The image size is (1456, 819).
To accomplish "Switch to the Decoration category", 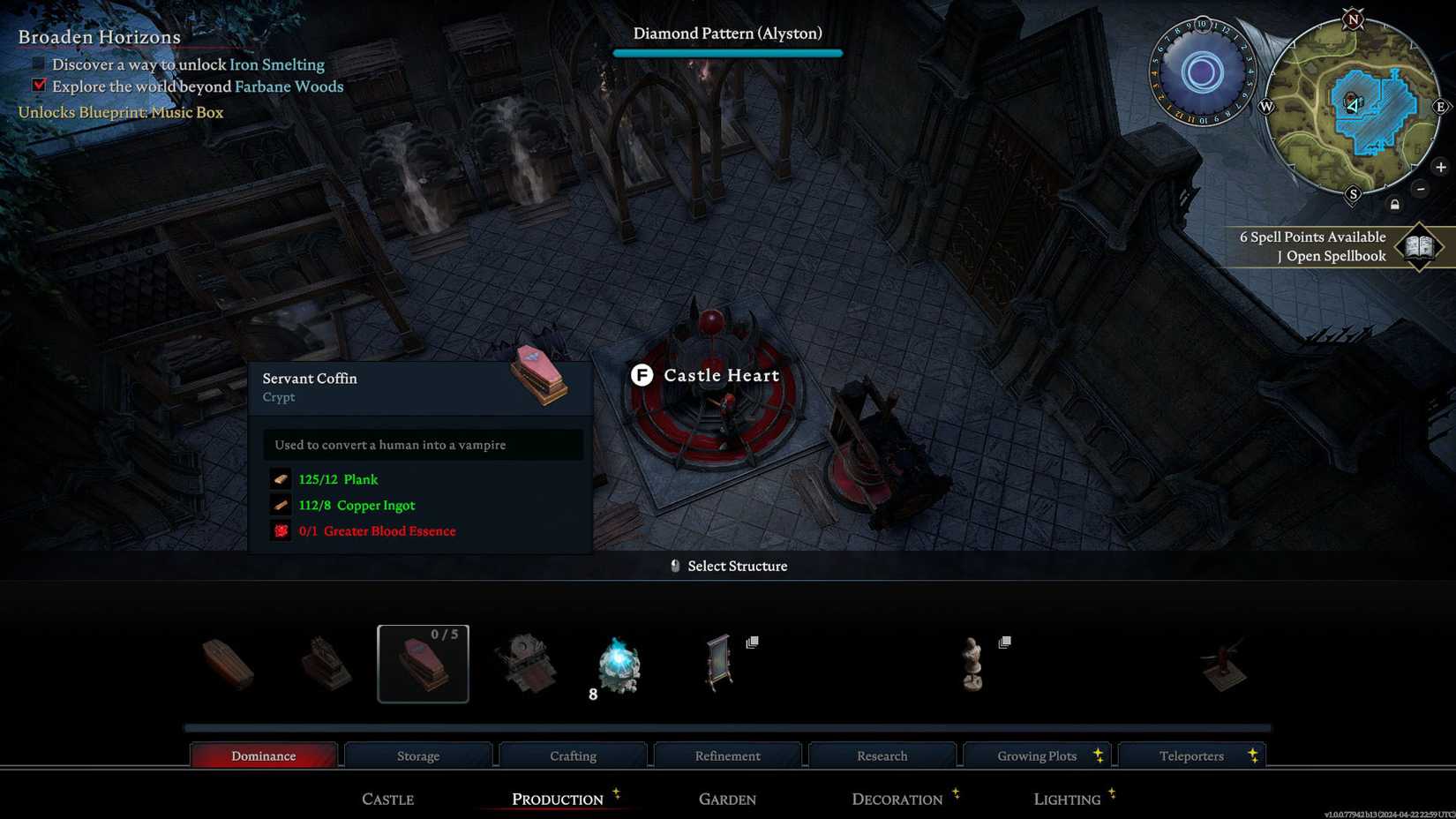I will tap(897, 799).
